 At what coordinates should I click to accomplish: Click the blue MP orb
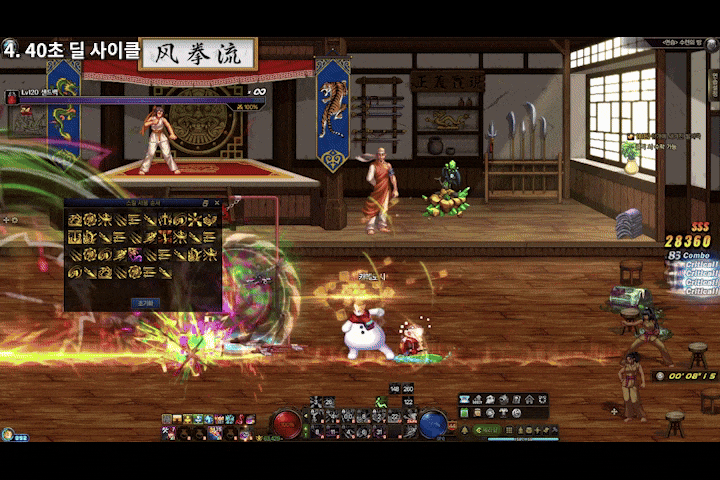coord(432,422)
